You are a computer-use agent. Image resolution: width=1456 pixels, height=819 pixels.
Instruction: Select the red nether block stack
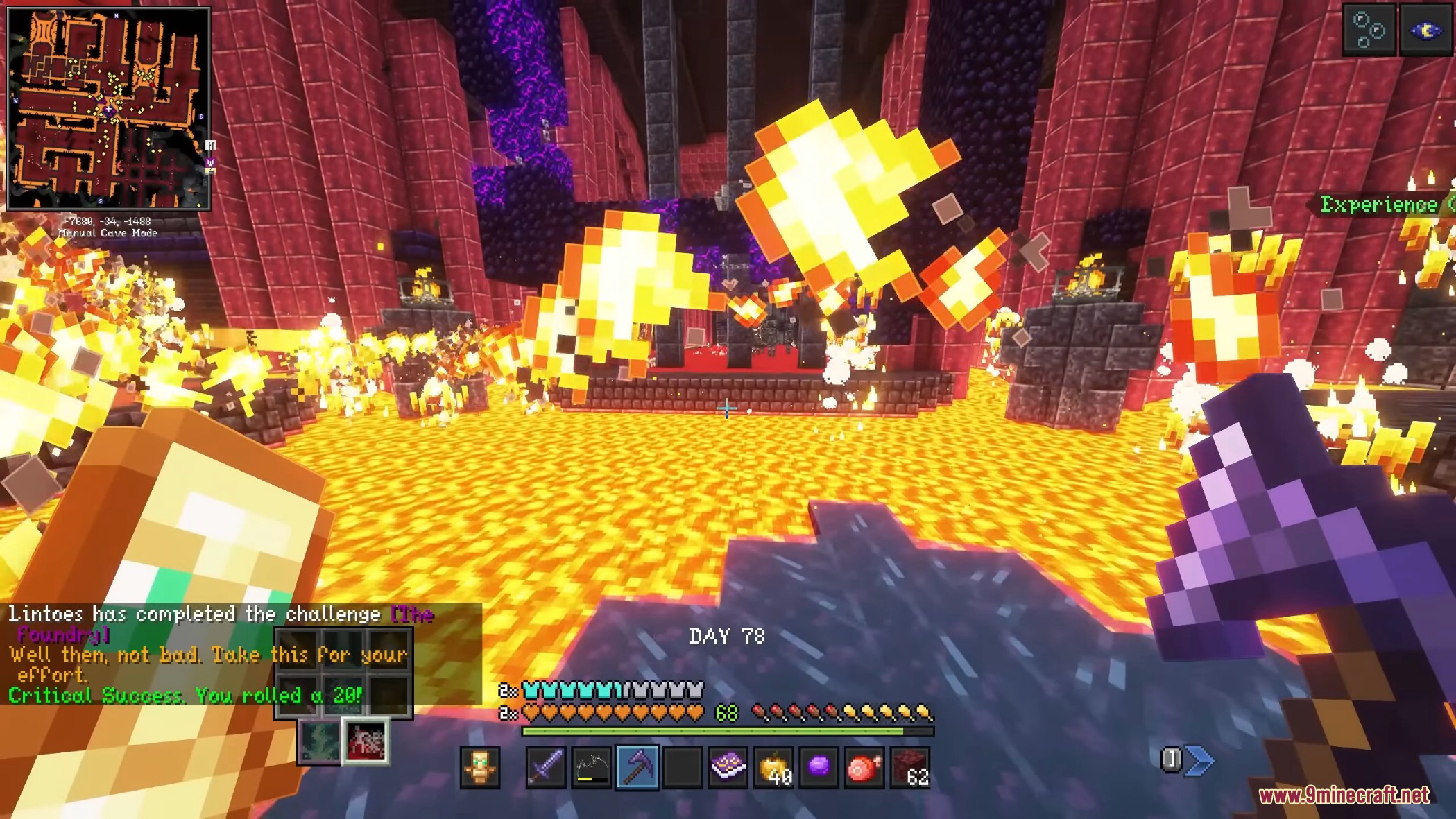point(910,768)
